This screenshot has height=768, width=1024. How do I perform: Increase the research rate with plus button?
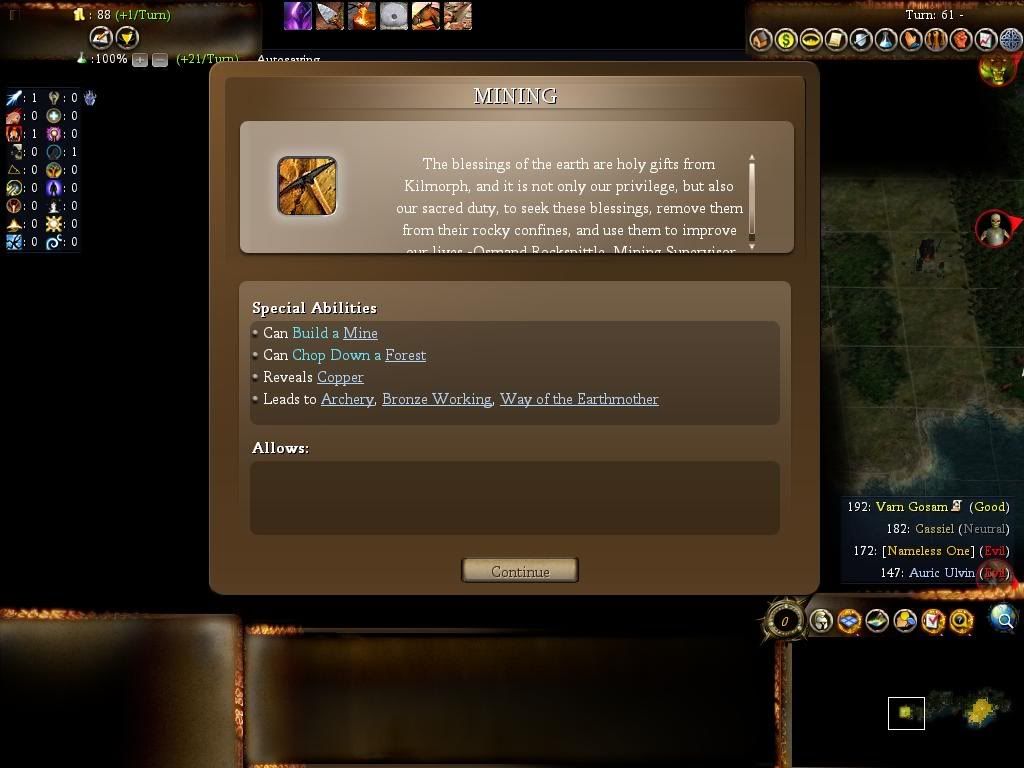[x=140, y=60]
